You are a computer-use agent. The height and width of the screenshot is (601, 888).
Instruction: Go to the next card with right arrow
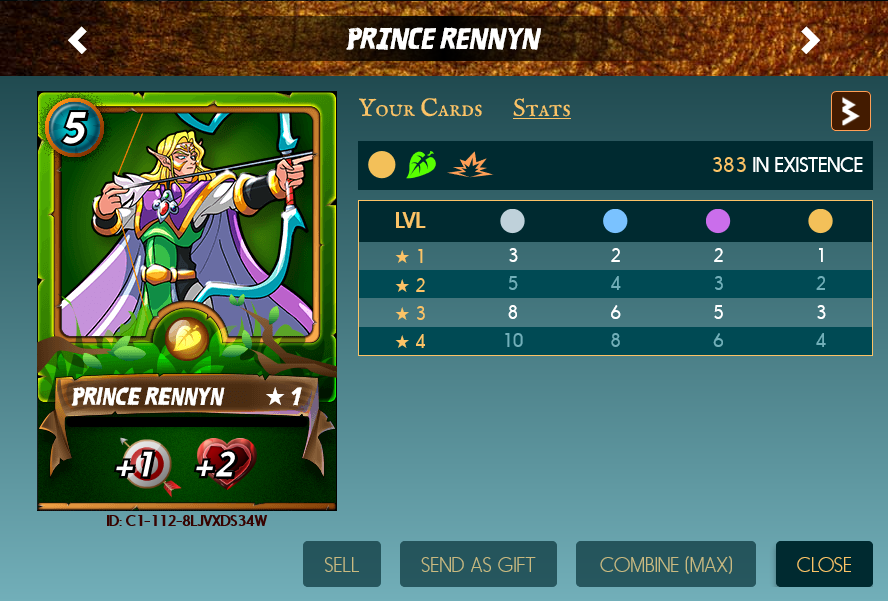pos(810,40)
